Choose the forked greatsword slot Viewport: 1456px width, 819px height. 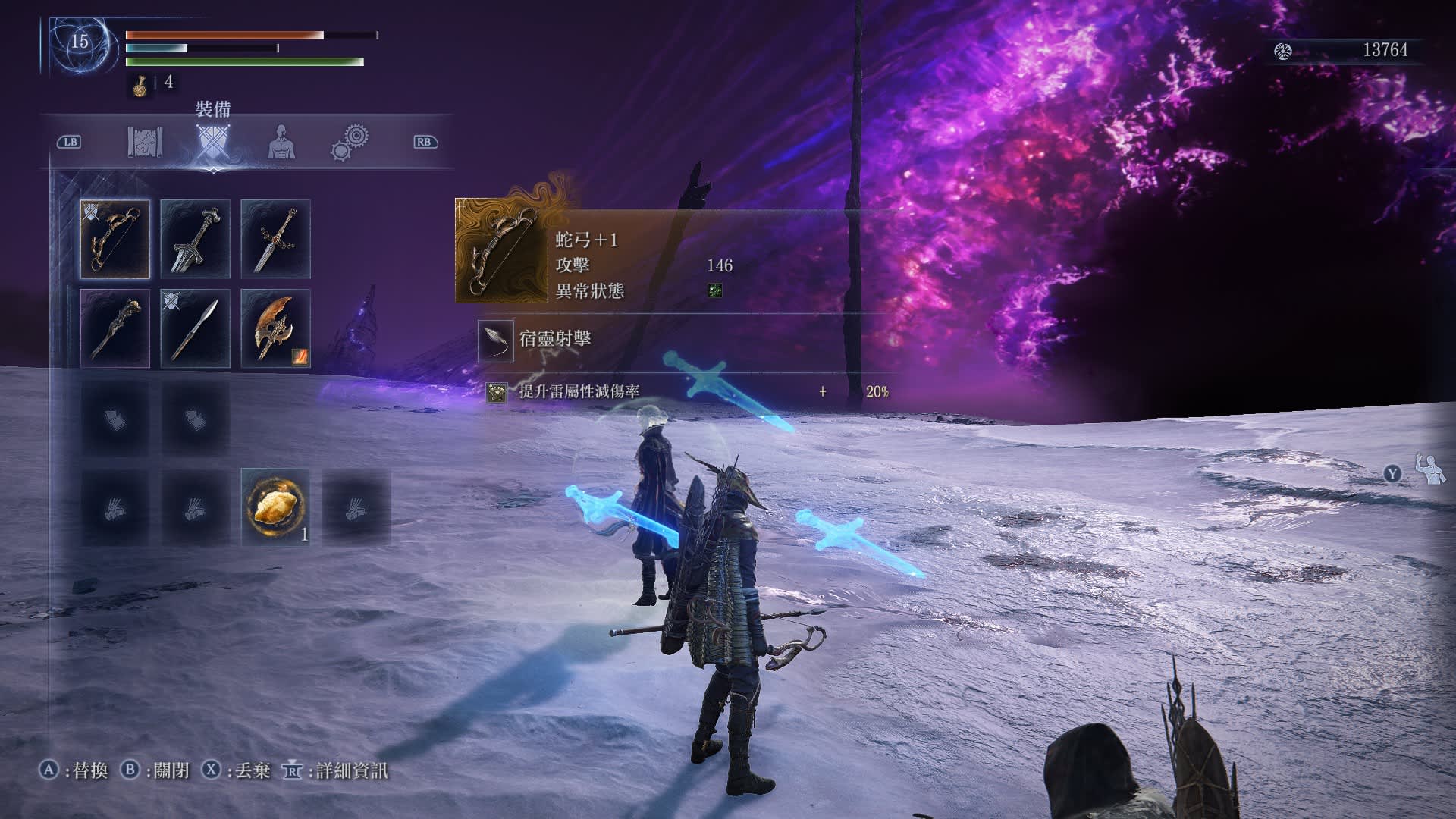tap(195, 239)
